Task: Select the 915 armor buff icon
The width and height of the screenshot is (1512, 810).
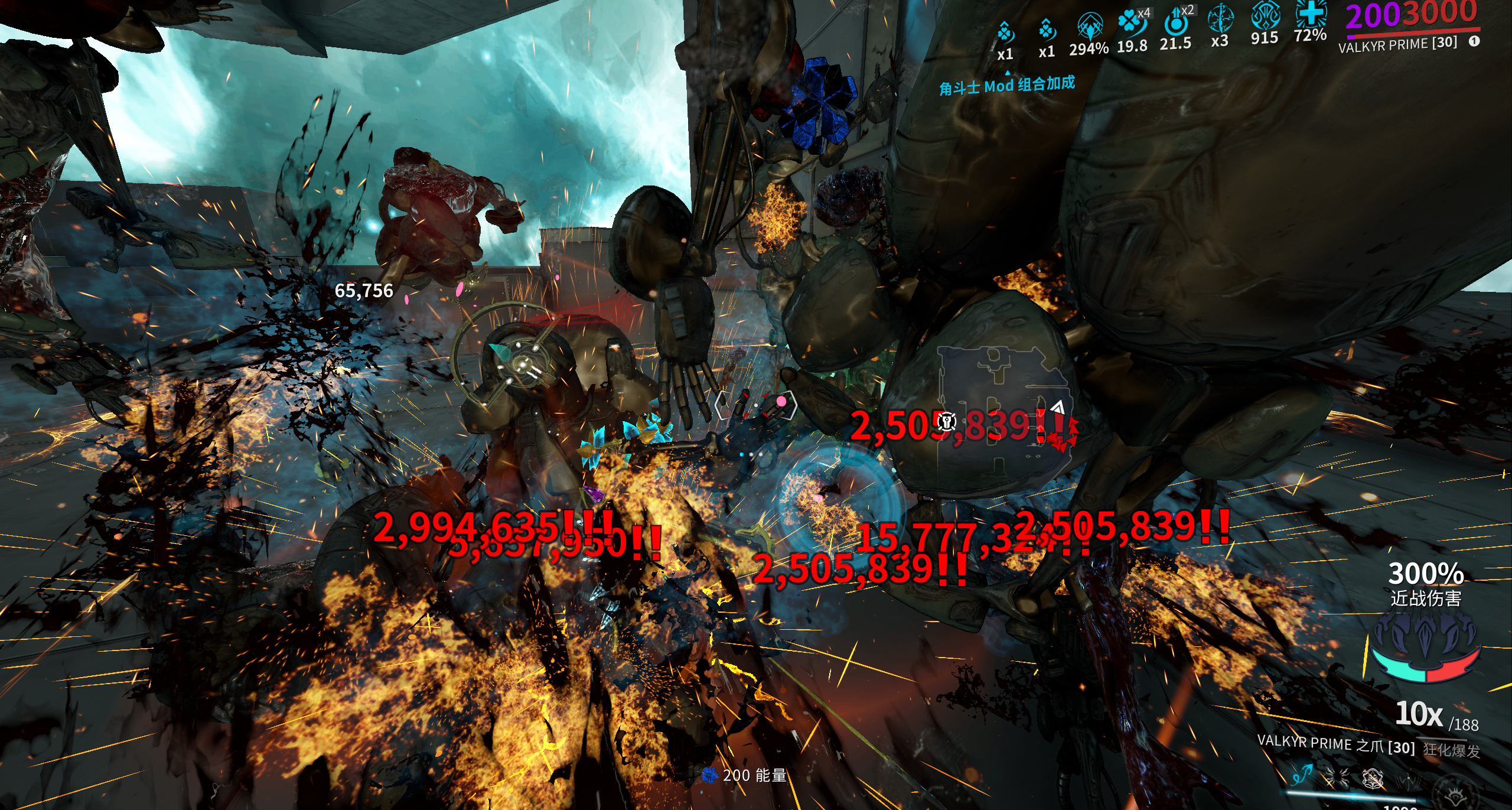Action: pos(1265,15)
